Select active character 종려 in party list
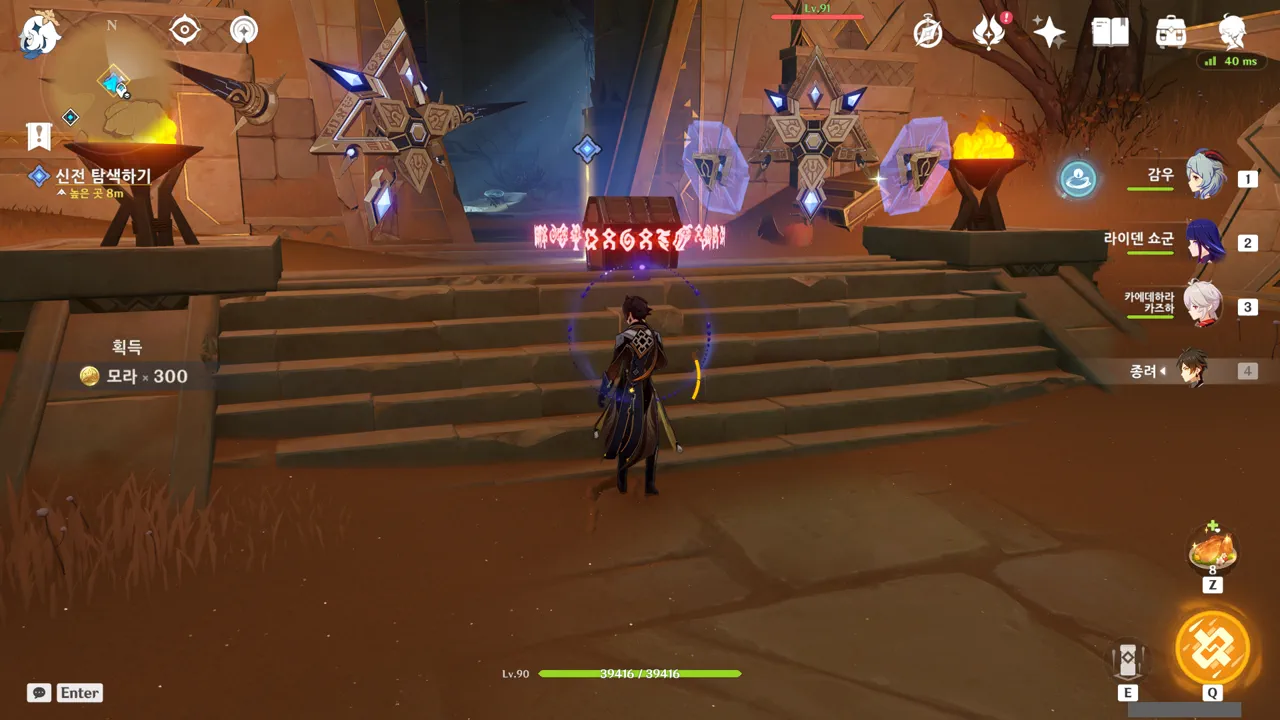This screenshot has height=720, width=1280. [1192, 370]
